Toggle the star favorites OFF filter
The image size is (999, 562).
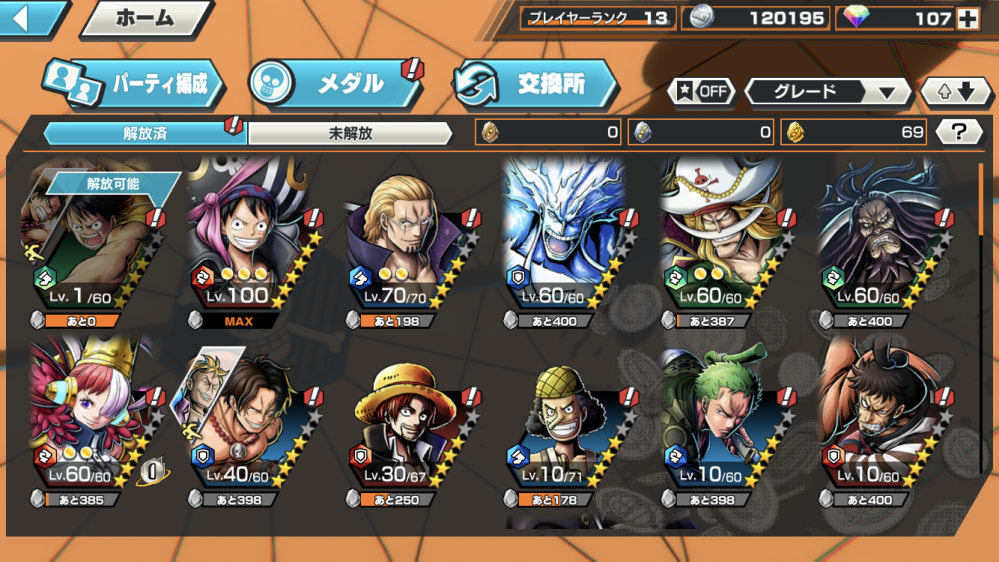click(701, 91)
